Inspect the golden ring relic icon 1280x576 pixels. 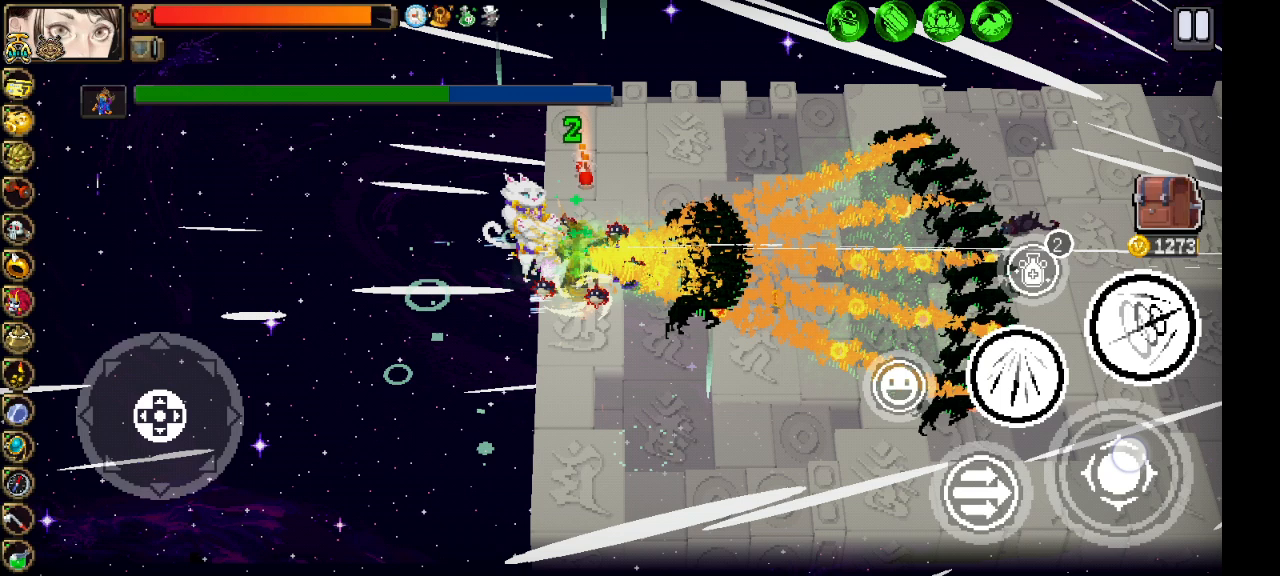[x=18, y=265]
